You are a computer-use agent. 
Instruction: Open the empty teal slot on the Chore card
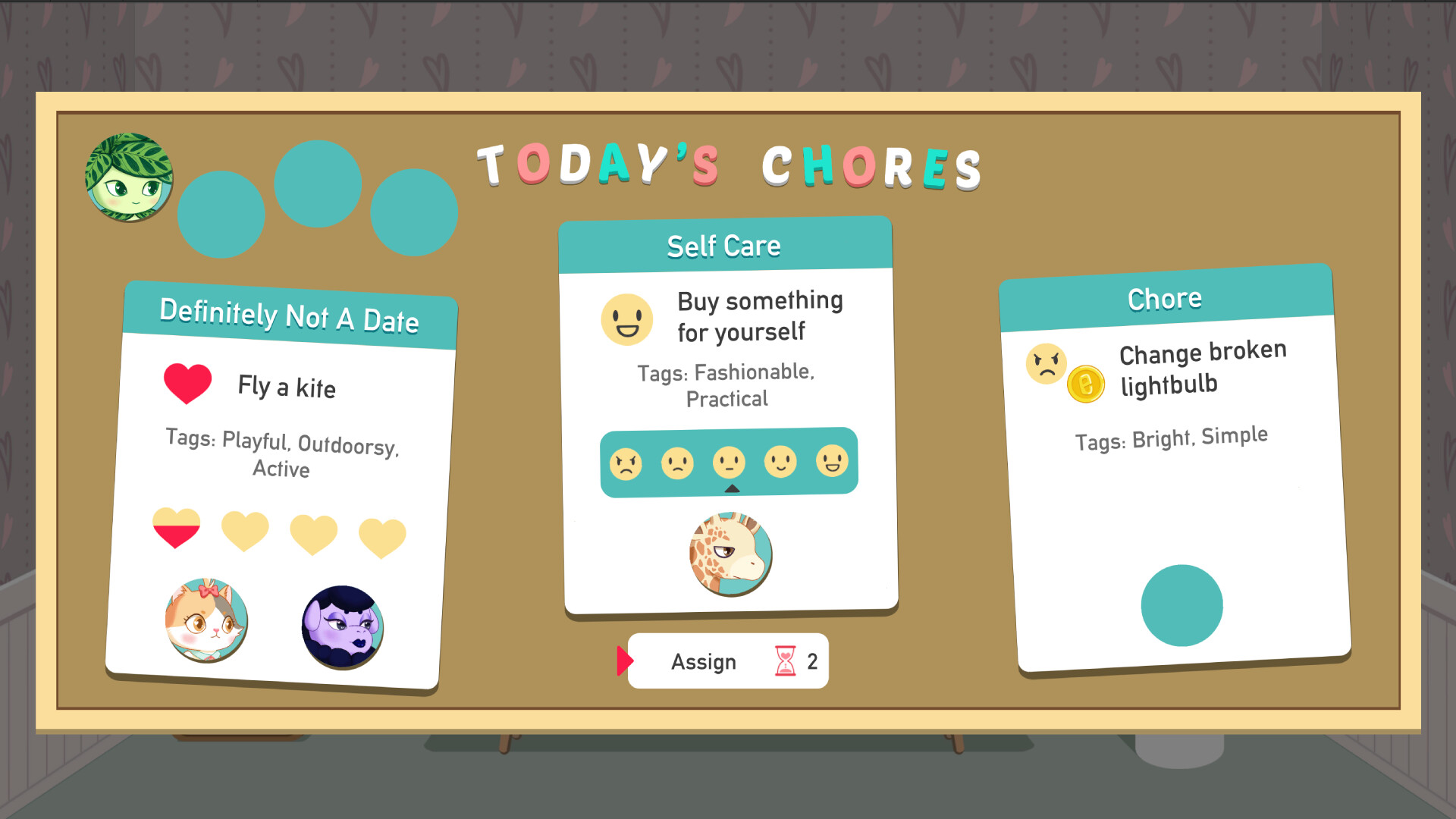point(1181,603)
